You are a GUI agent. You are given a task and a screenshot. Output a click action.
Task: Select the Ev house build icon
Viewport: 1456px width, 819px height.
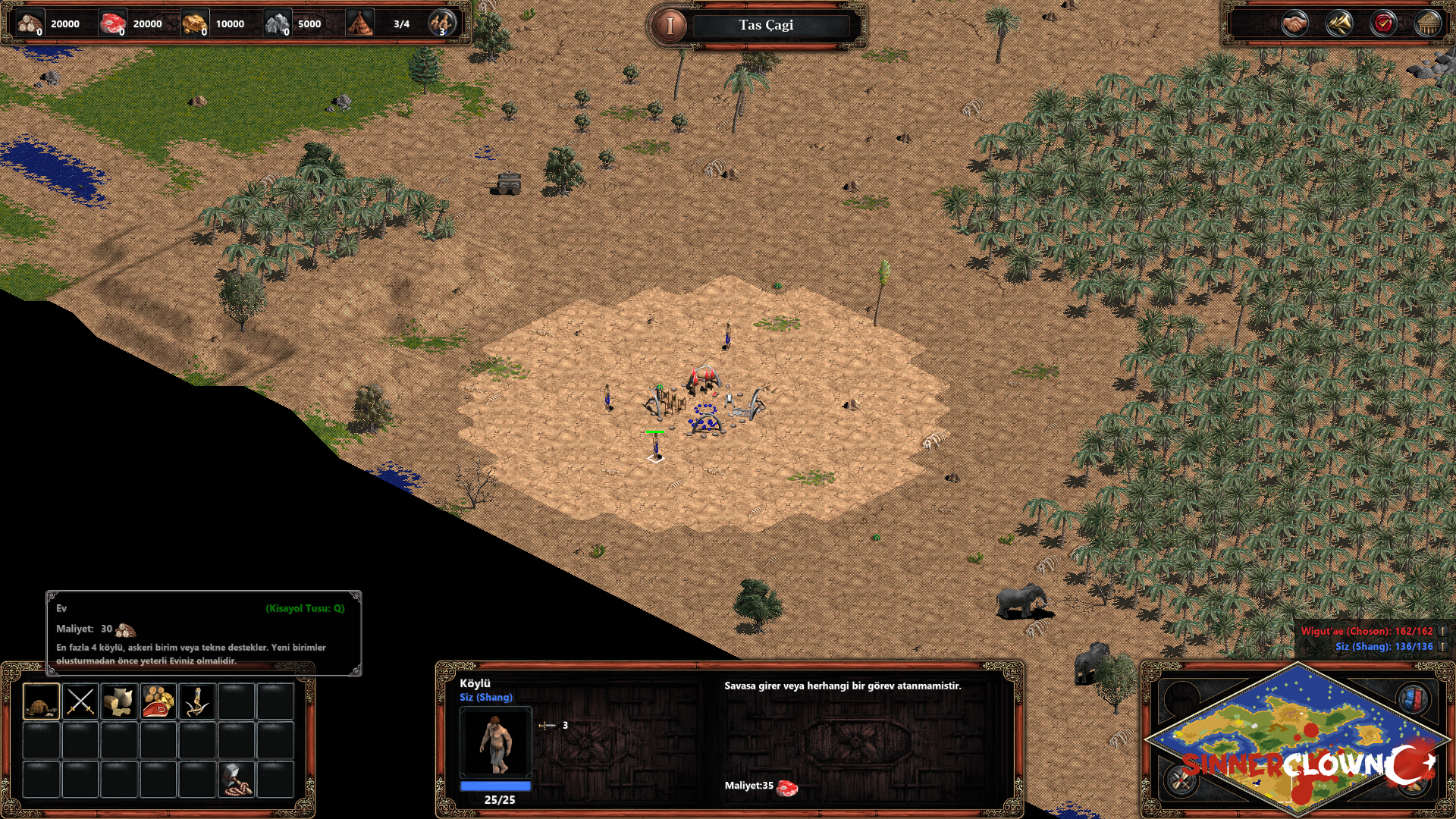[41, 701]
